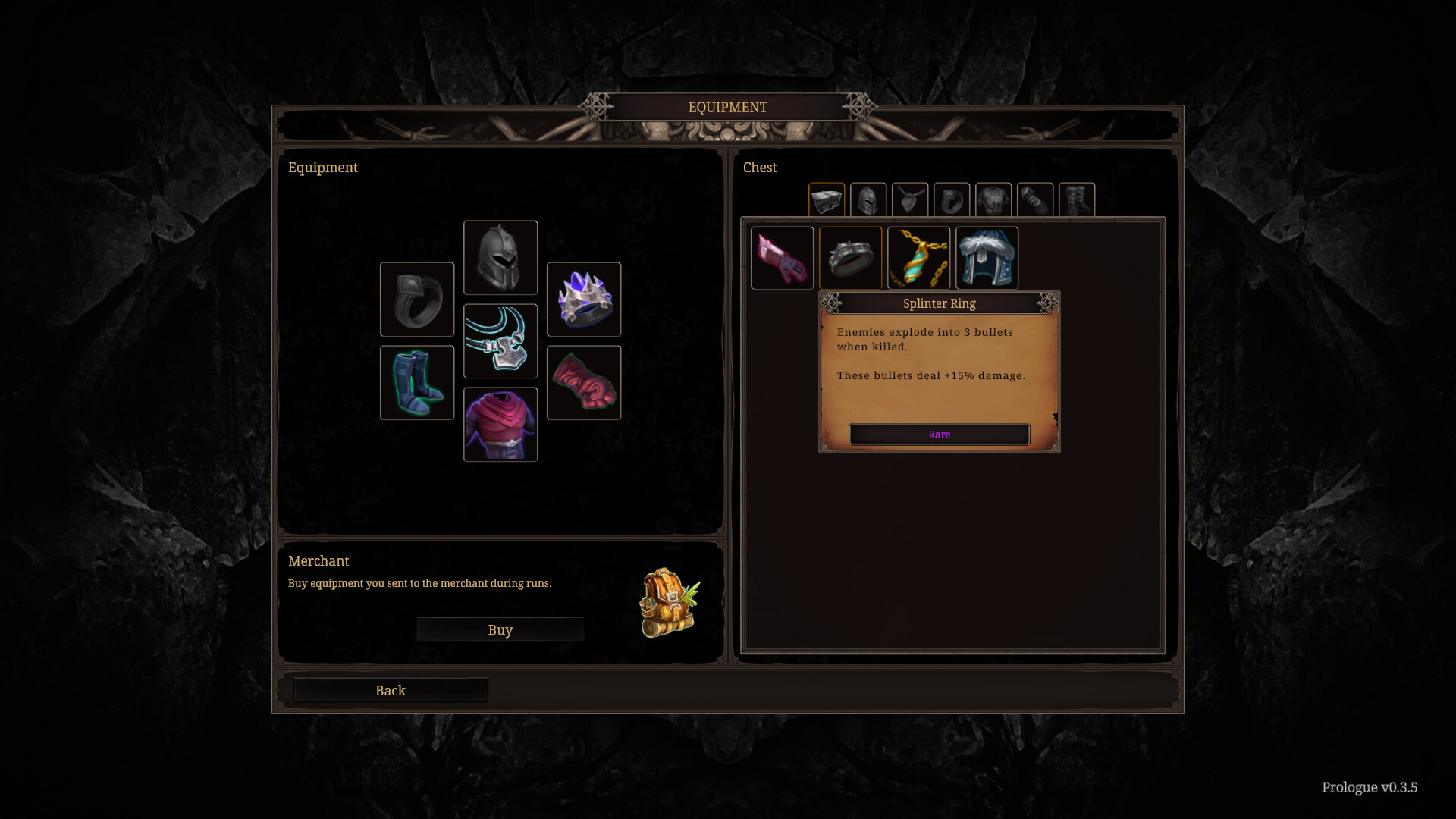Viewport: 1456px width, 819px height.
Task: Click the equipped helmet slot
Action: [x=500, y=256]
